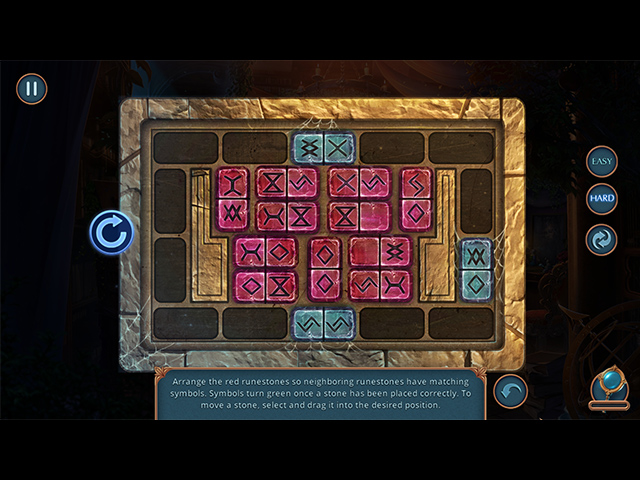640x480 pixels.
Task: Open the crystal orb hint
Action: [x=608, y=387]
